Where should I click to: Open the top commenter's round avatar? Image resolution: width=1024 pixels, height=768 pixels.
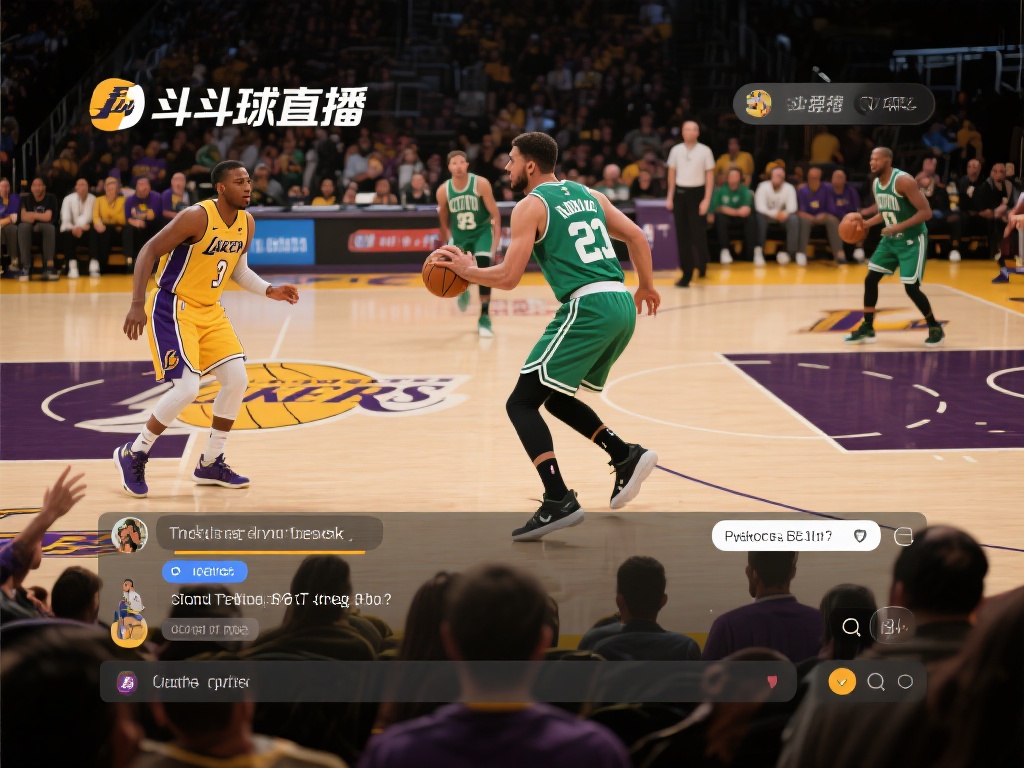tap(129, 535)
